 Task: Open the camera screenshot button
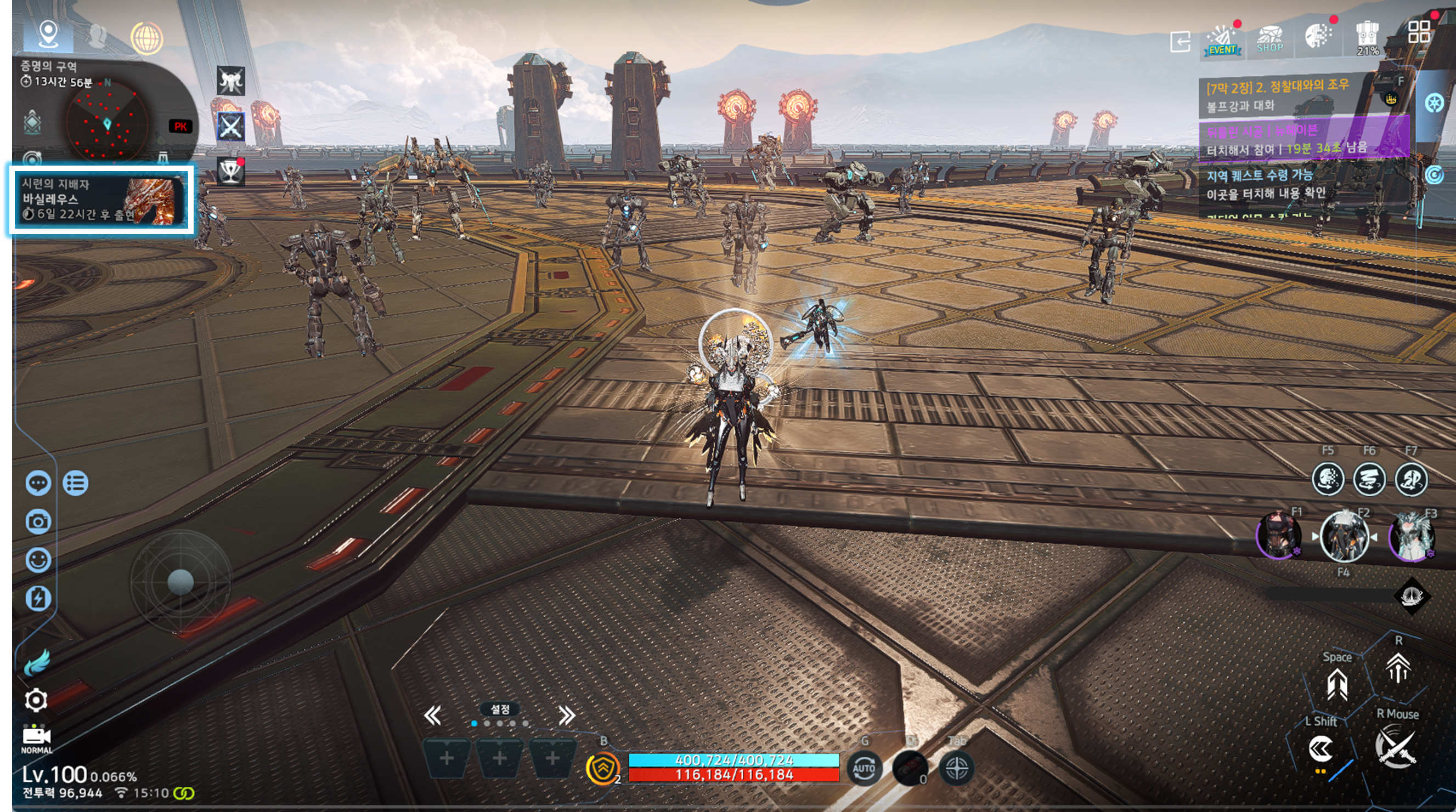[38, 521]
